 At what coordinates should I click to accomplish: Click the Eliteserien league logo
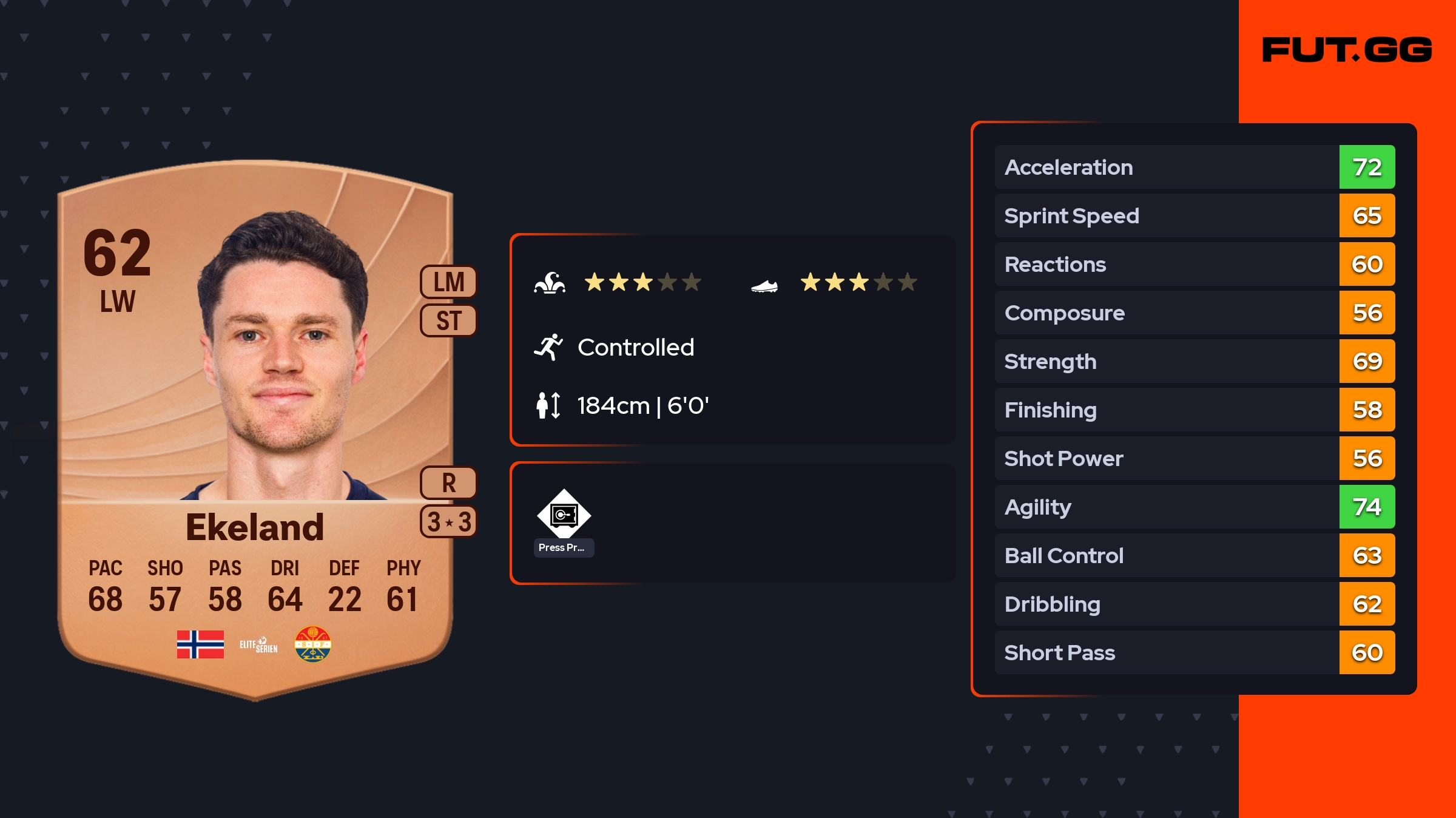[x=258, y=644]
